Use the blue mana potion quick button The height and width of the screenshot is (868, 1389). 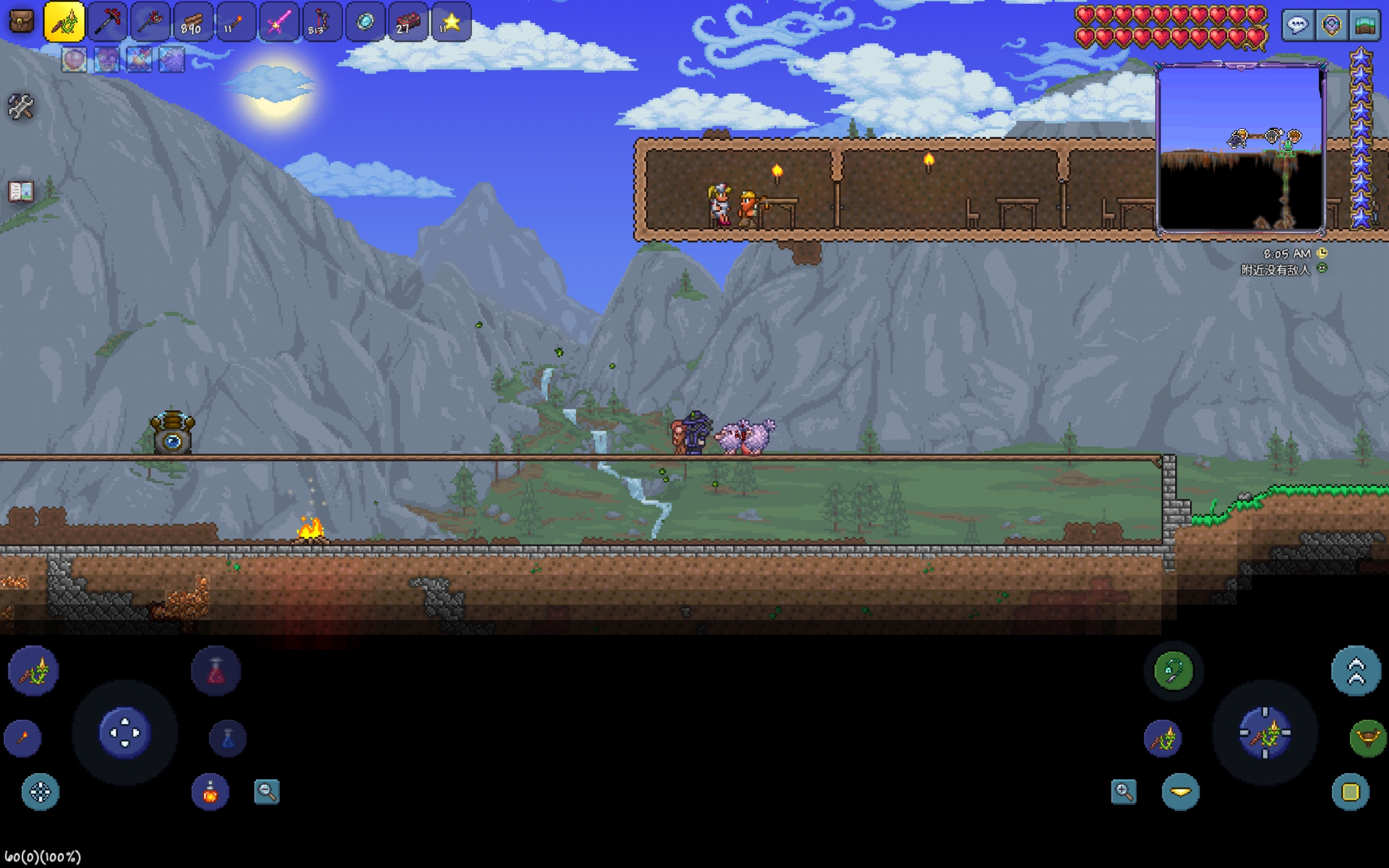[x=228, y=738]
